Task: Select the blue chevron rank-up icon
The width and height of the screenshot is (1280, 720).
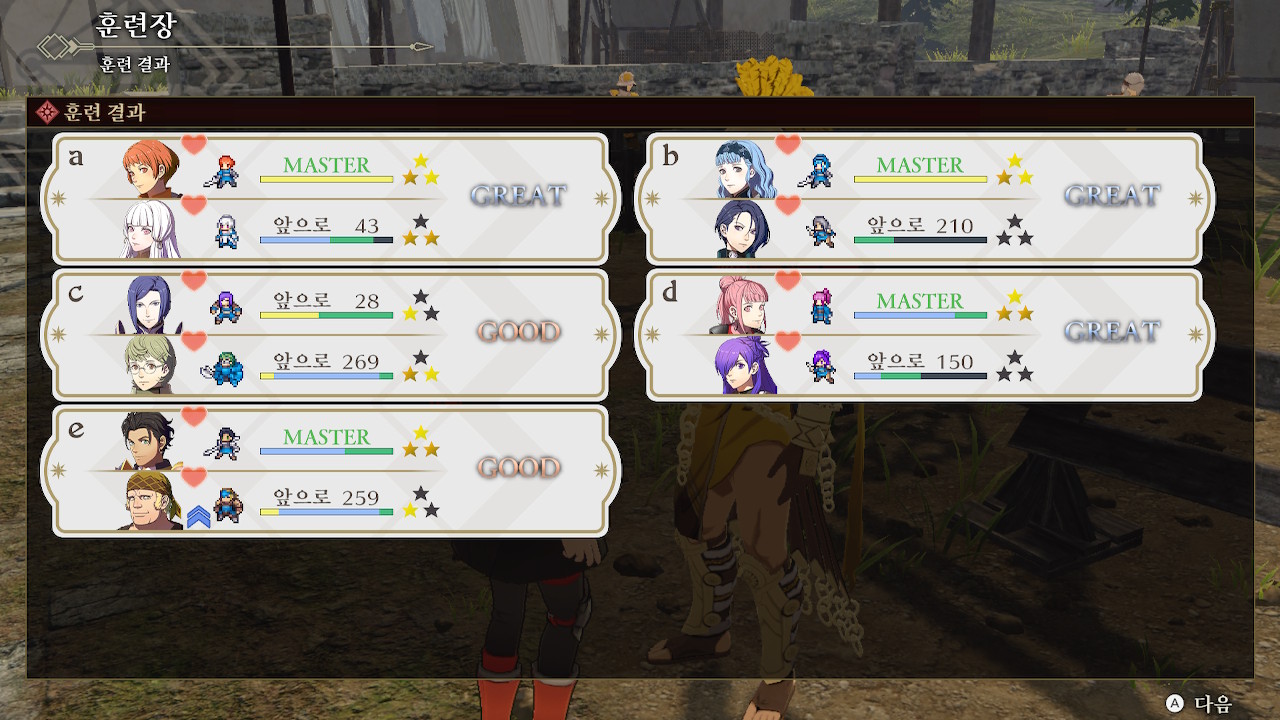Action: click(x=198, y=516)
